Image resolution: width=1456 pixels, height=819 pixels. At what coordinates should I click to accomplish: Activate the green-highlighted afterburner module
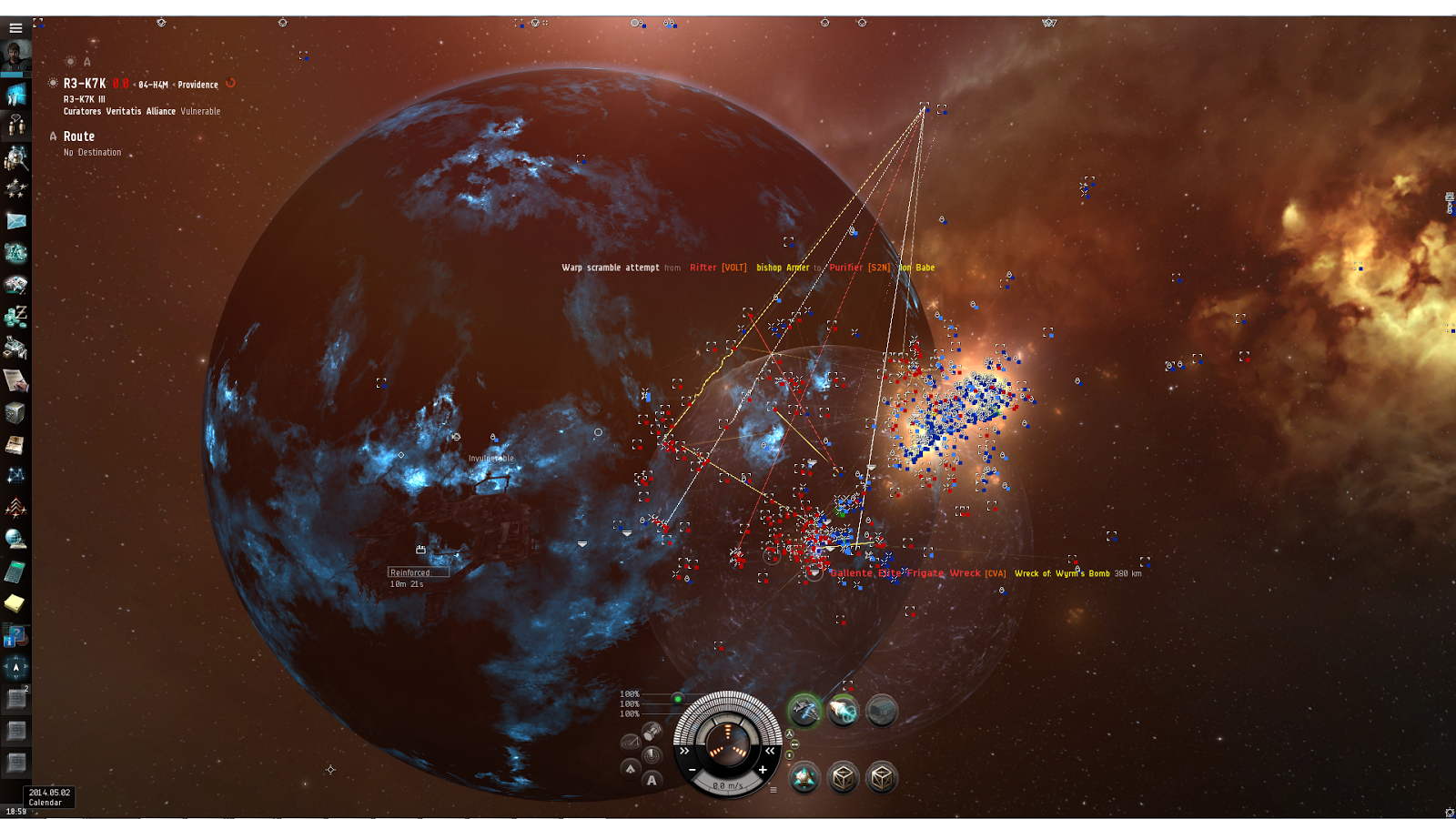(804, 709)
